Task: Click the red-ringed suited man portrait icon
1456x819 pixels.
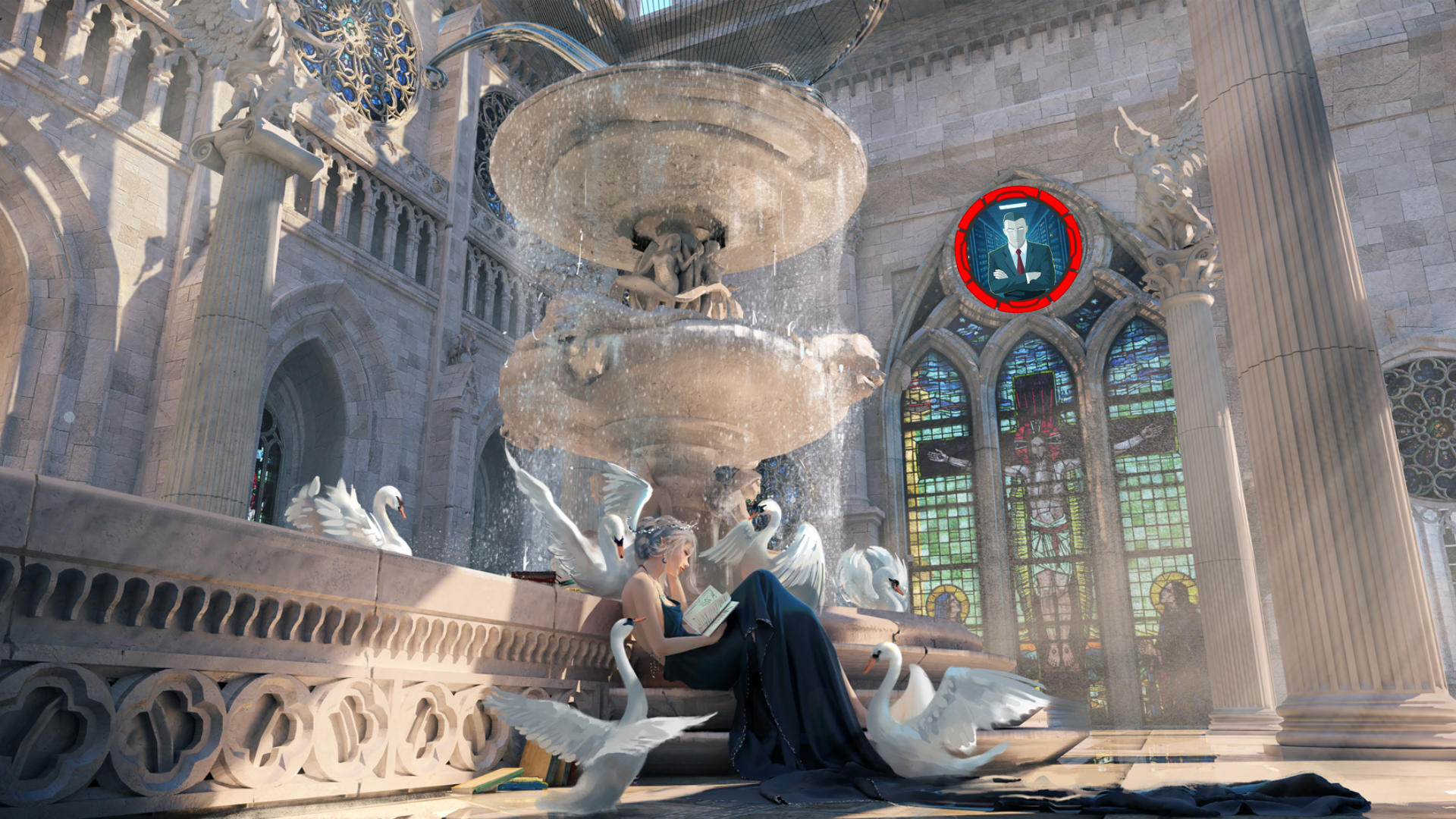Action: [1018, 249]
